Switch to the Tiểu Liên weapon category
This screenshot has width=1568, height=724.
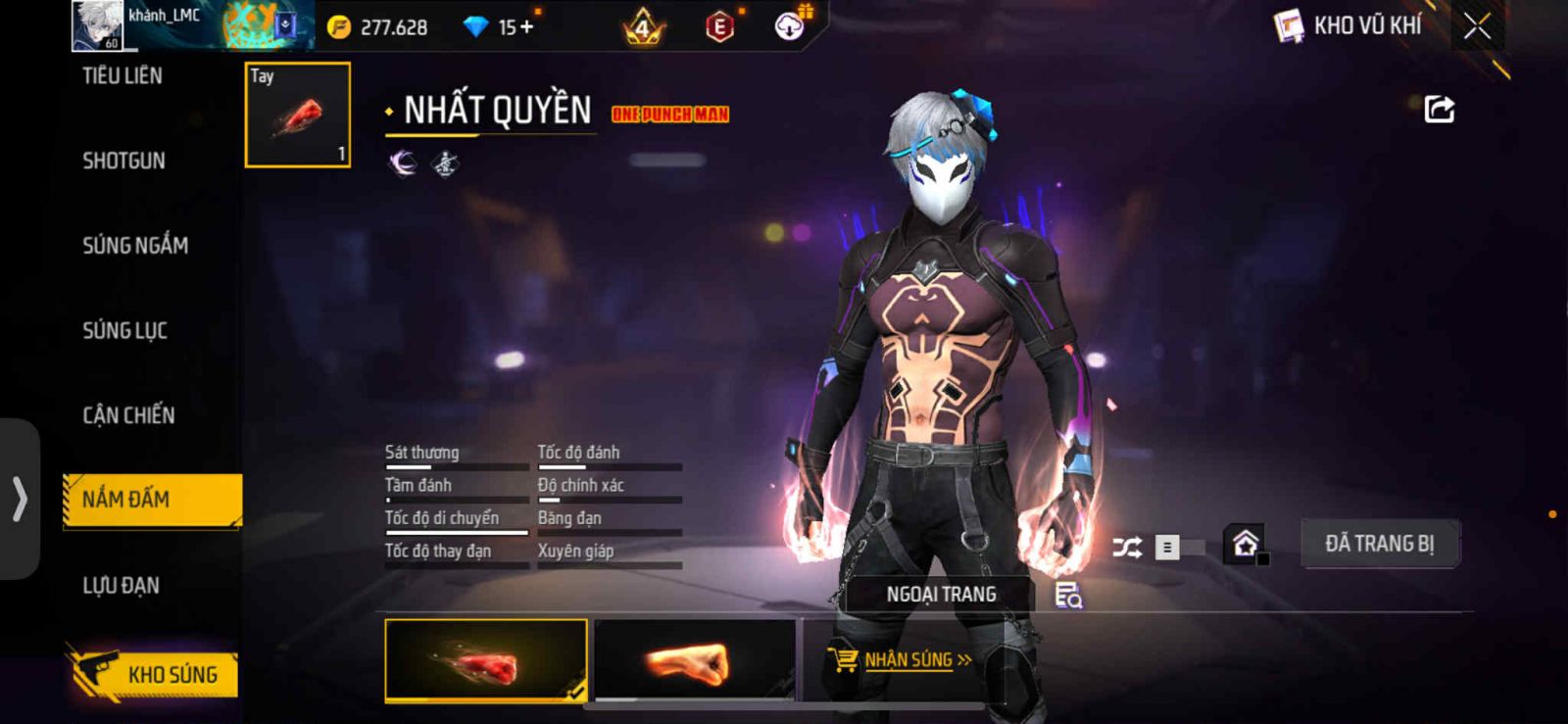(x=122, y=76)
